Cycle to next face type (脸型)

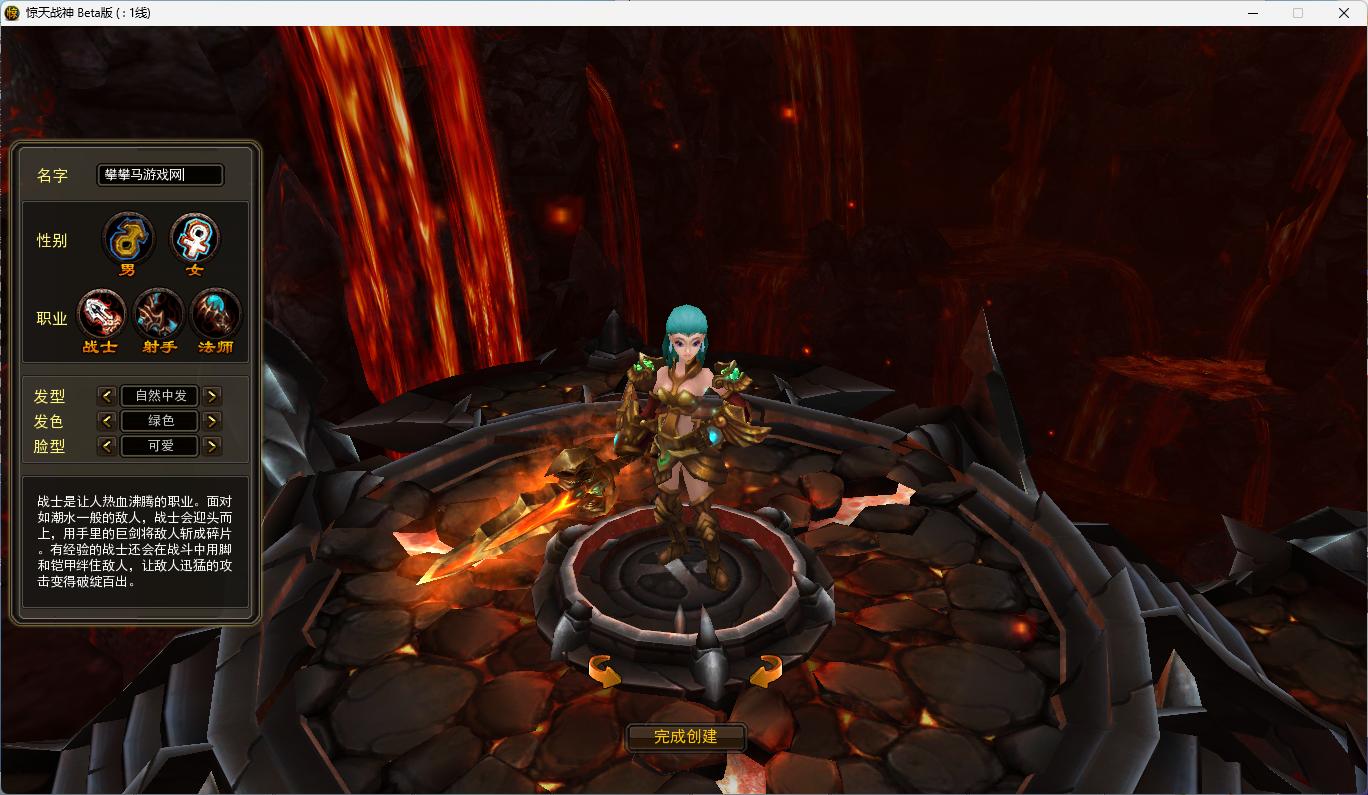(x=212, y=446)
